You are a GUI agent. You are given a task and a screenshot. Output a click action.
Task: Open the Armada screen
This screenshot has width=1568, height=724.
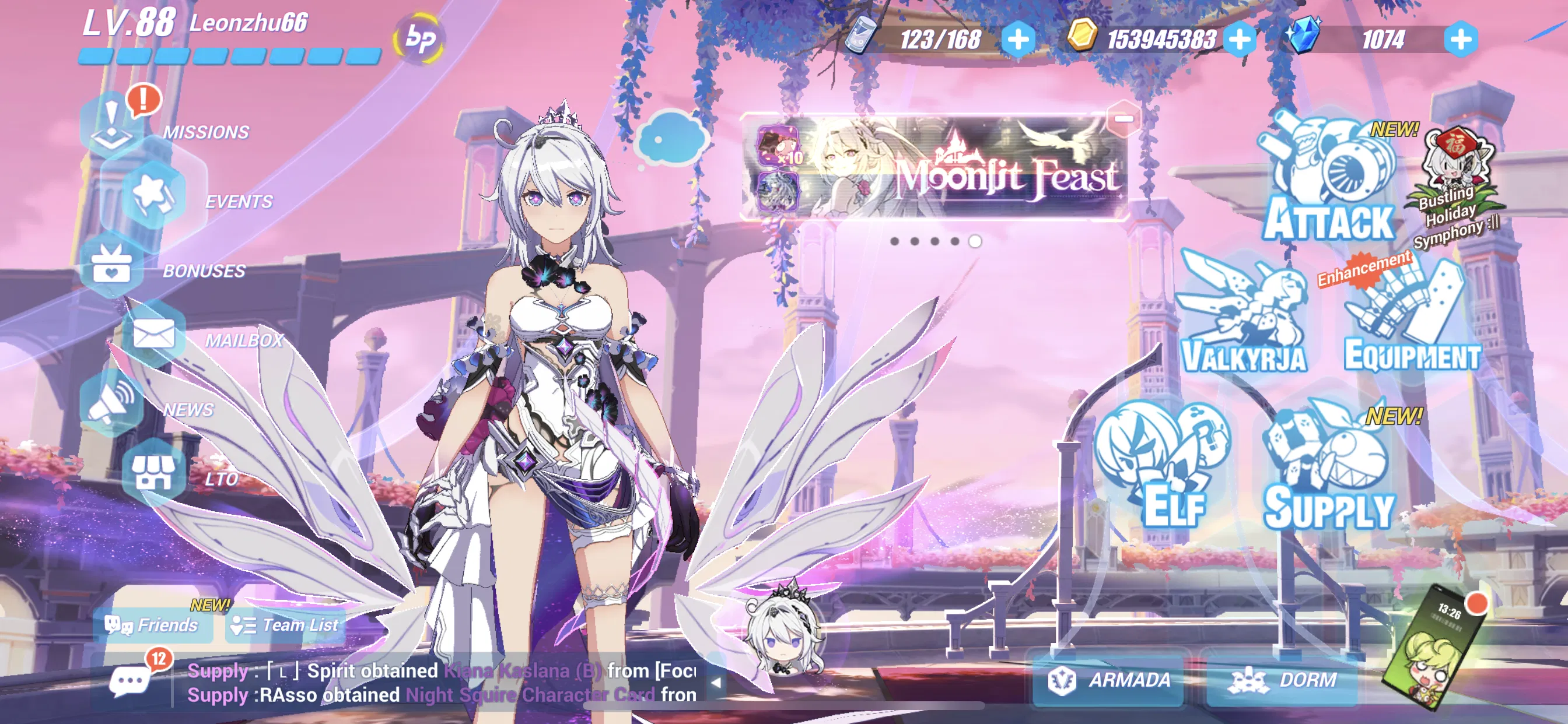pyautogui.click(x=1108, y=681)
